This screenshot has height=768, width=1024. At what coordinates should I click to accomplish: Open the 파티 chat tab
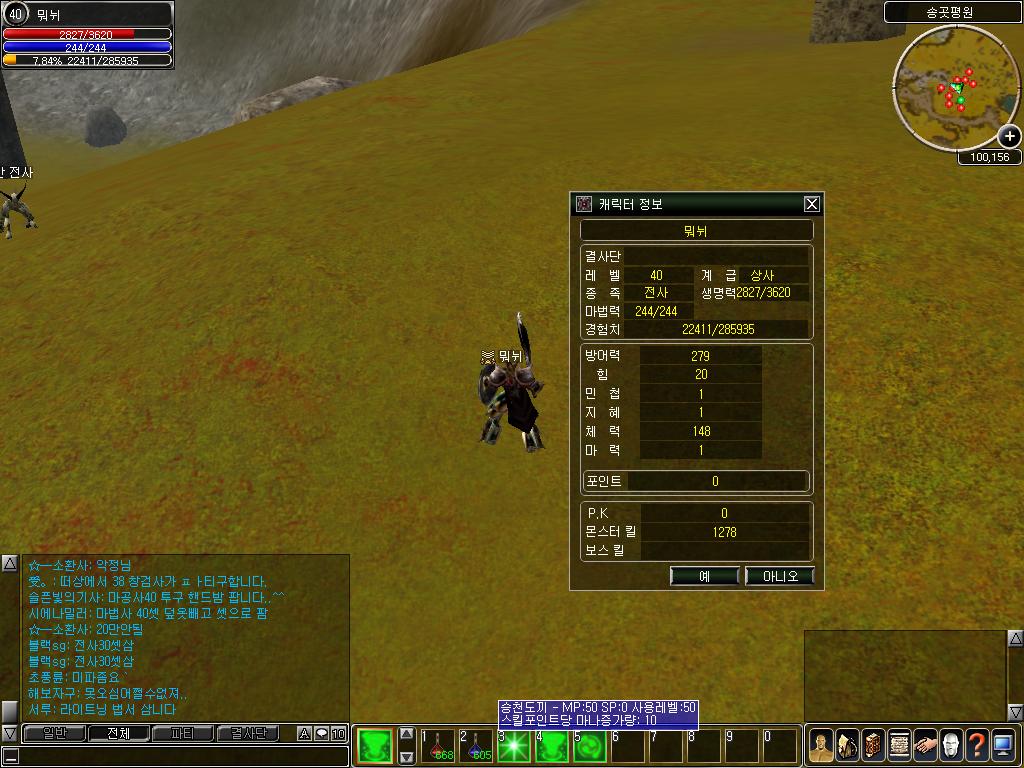[183, 733]
